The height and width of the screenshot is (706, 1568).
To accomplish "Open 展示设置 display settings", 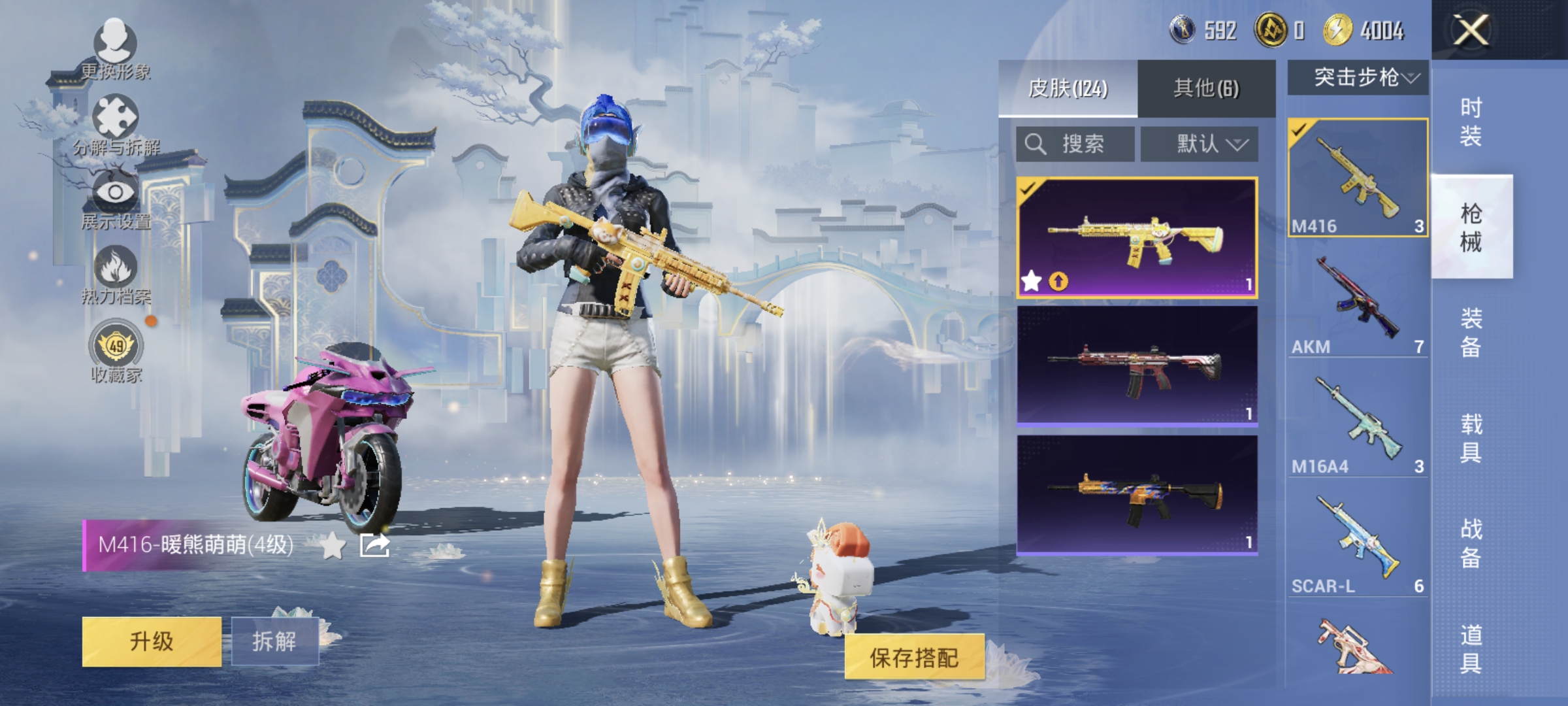I will coord(116,199).
